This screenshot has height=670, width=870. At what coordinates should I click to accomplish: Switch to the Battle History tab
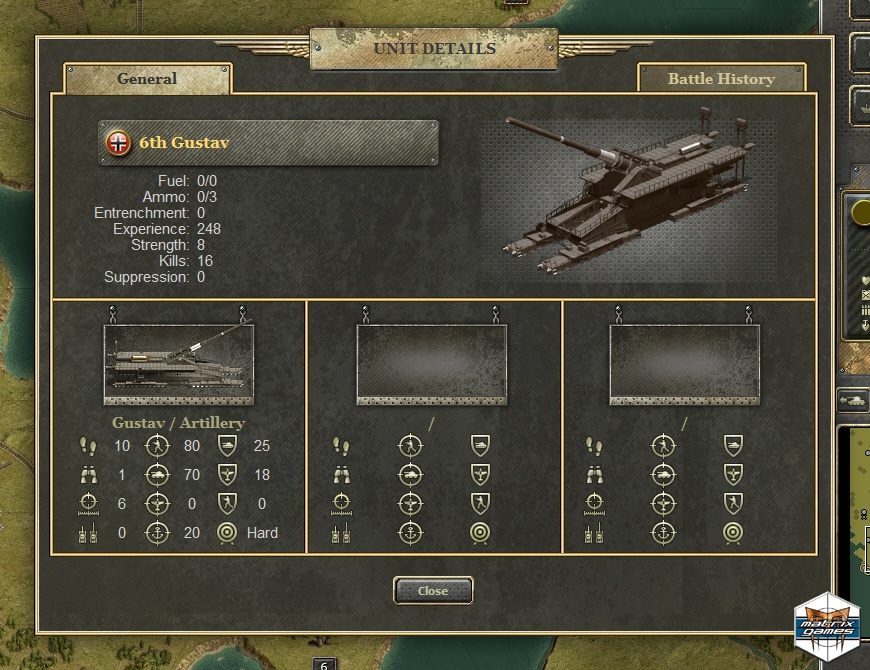[x=721, y=79]
